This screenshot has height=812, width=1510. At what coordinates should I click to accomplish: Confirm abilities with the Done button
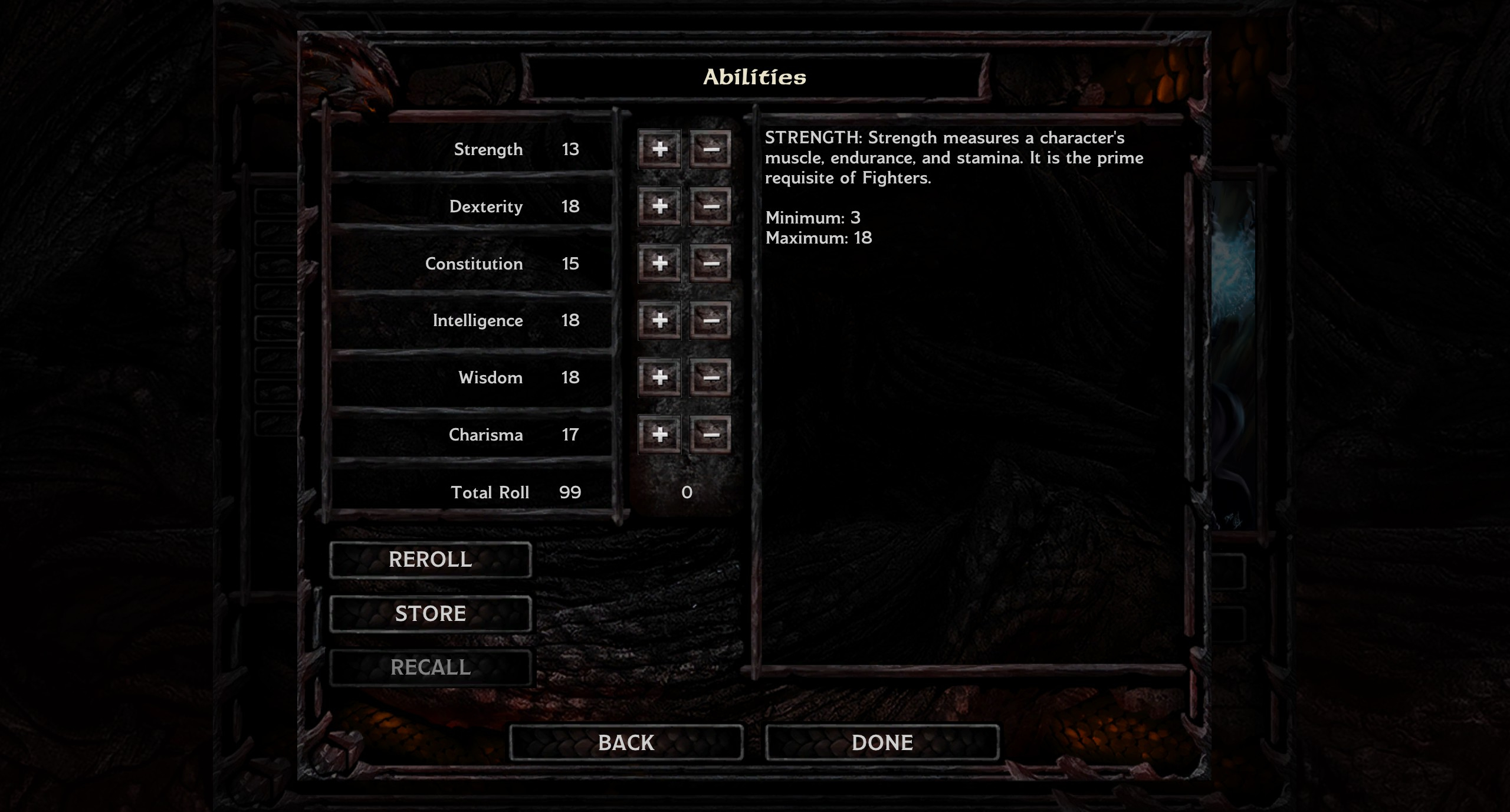click(882, 742)
